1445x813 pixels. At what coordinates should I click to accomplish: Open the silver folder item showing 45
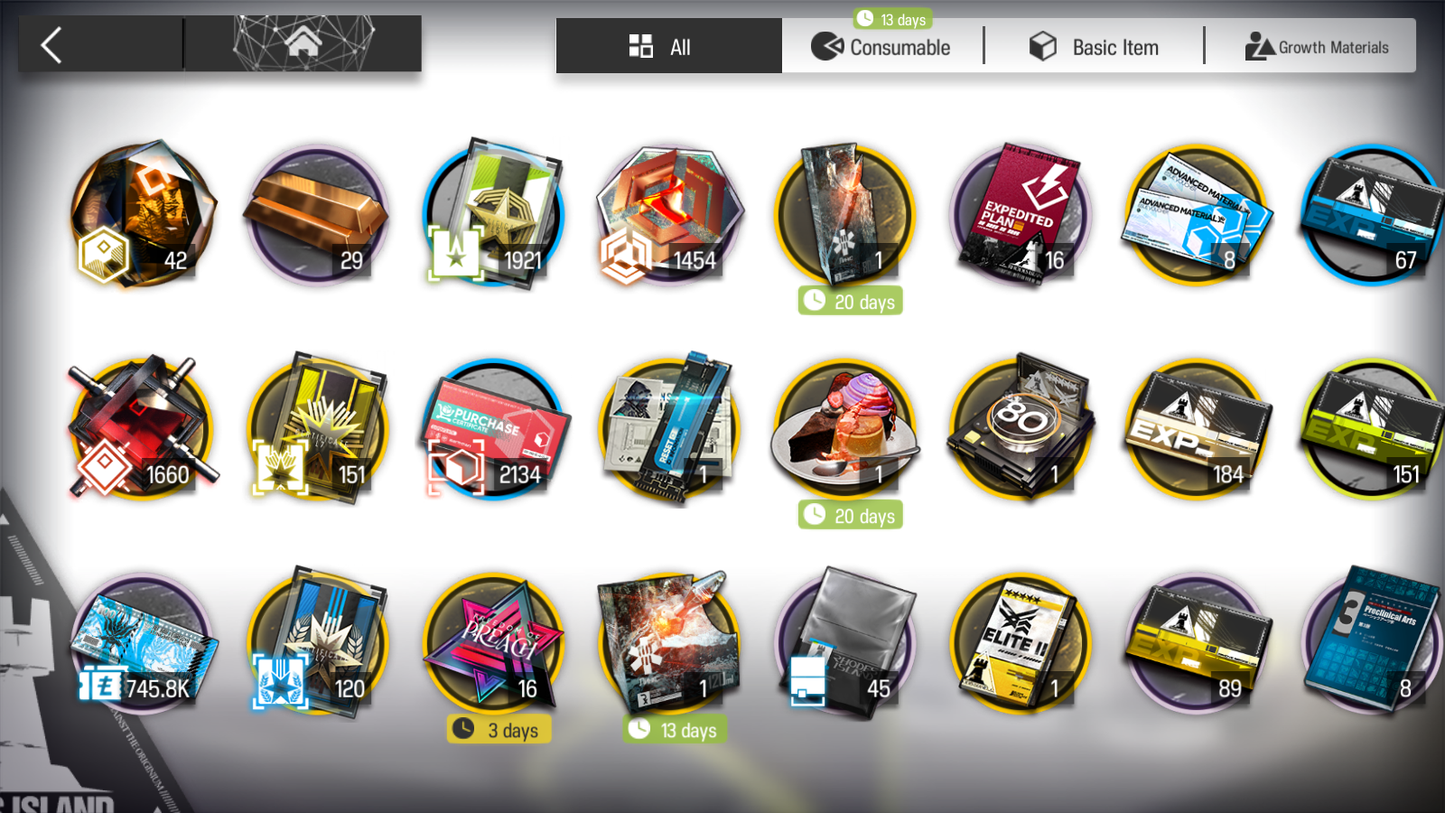coord(843,642)
